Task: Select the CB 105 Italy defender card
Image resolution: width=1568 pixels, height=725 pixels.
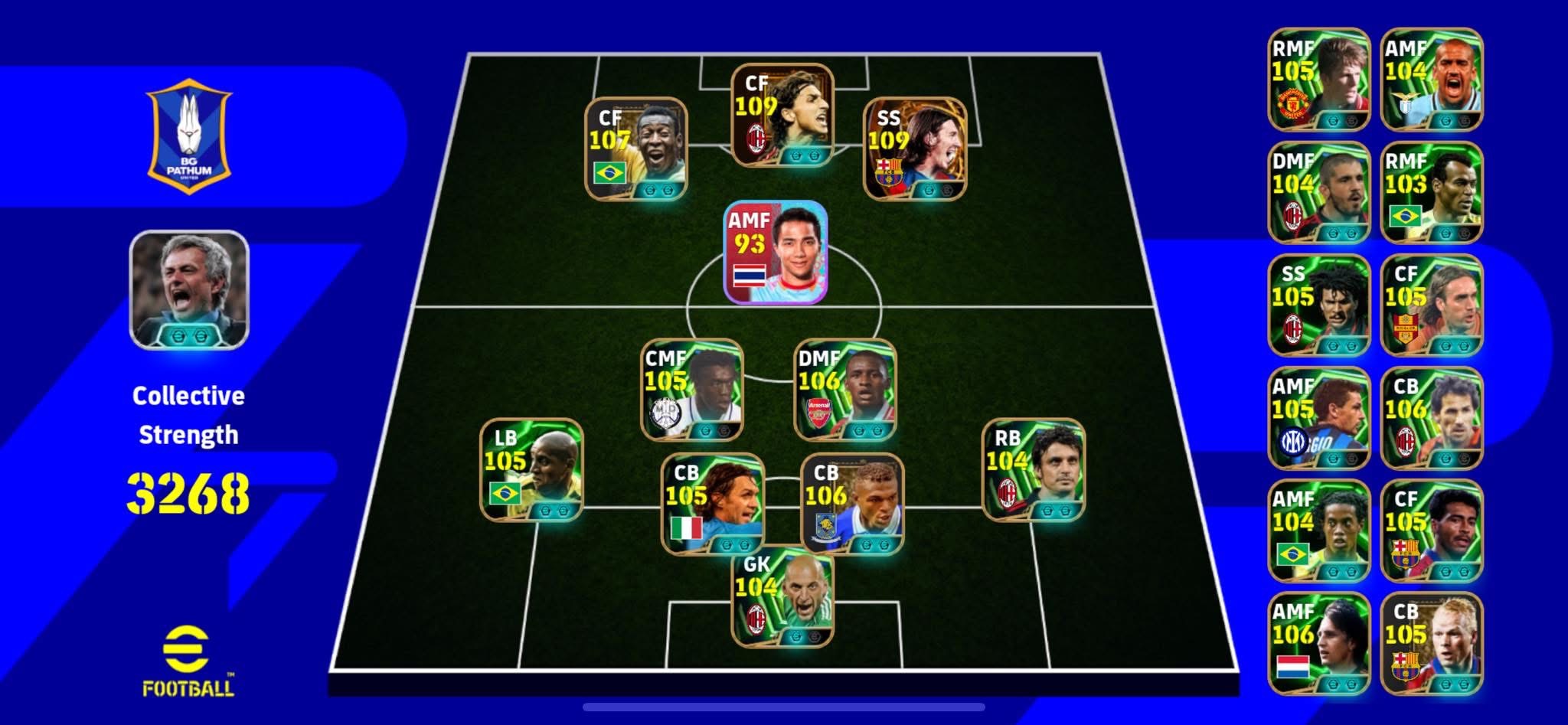Action: 712,505
